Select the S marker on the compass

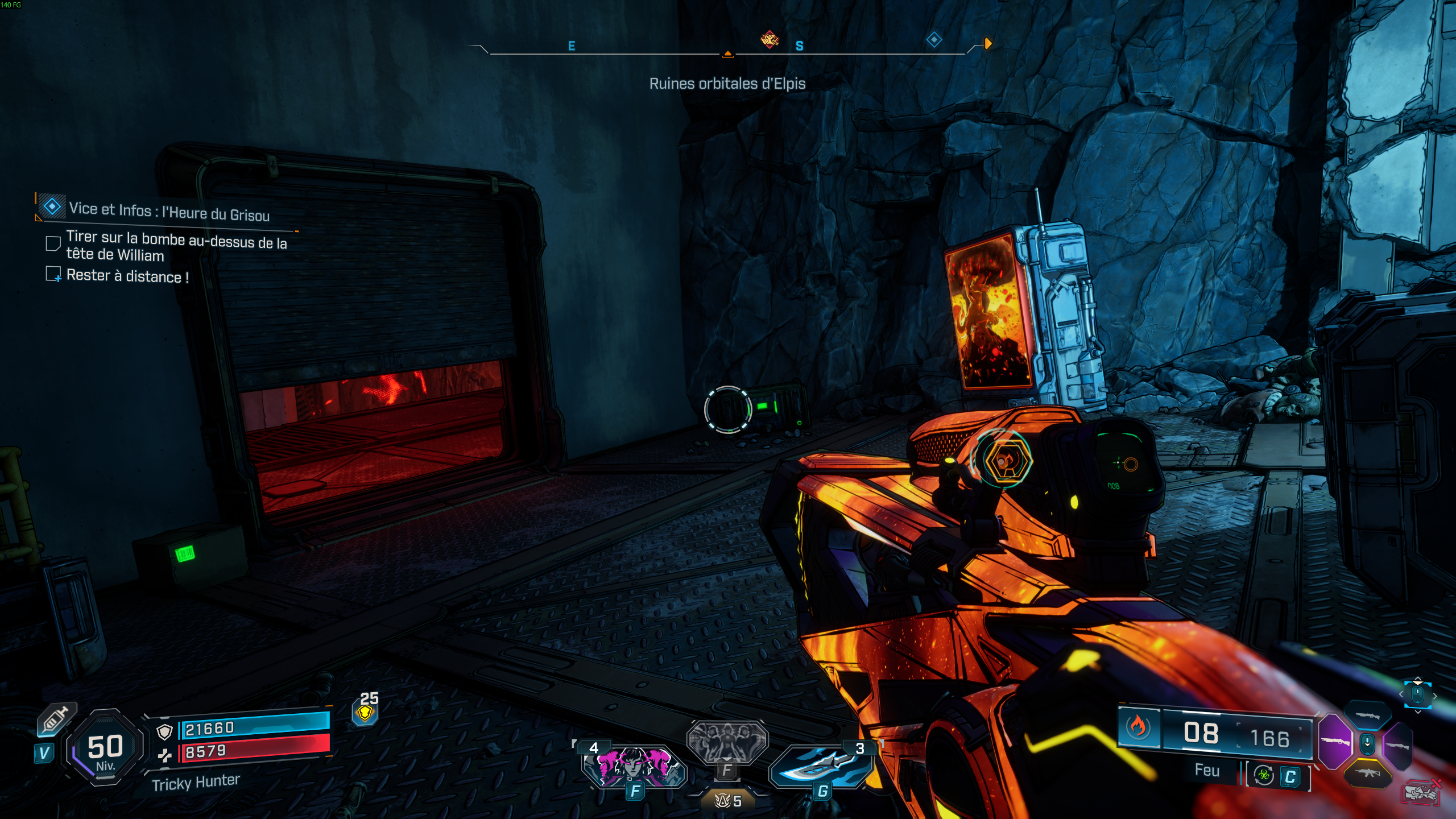(x=800, y=47)
